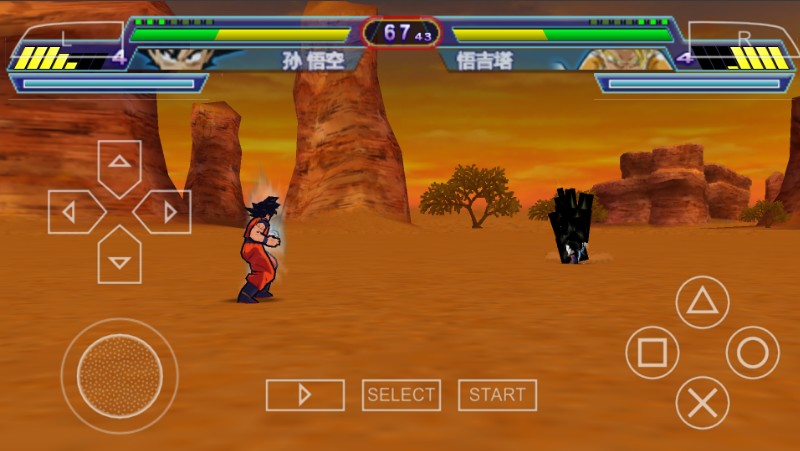Tap the D-pad up arrow
800x451 pixels.
point(119,164)
